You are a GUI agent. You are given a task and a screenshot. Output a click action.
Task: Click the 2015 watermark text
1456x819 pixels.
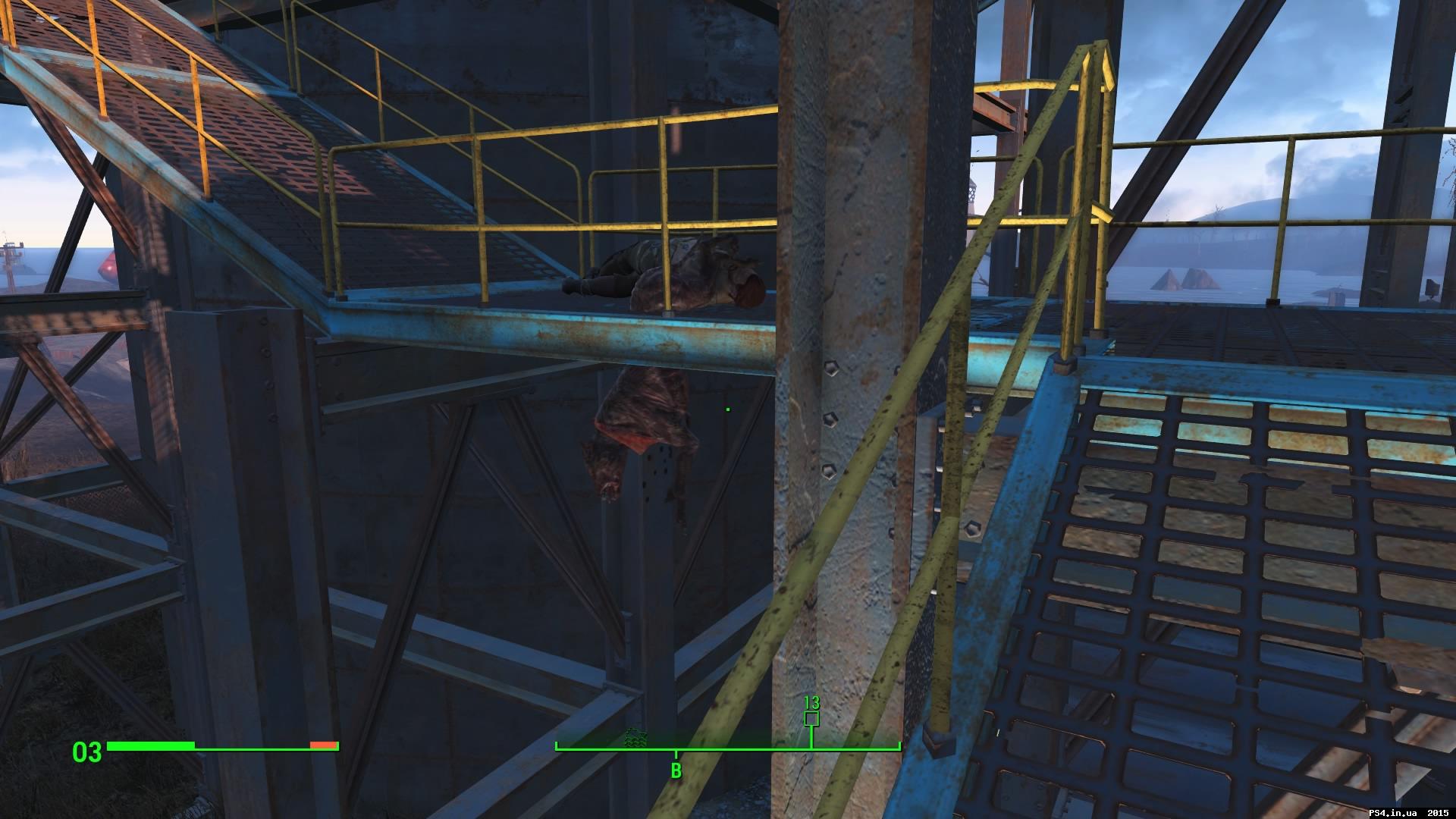1439,813
